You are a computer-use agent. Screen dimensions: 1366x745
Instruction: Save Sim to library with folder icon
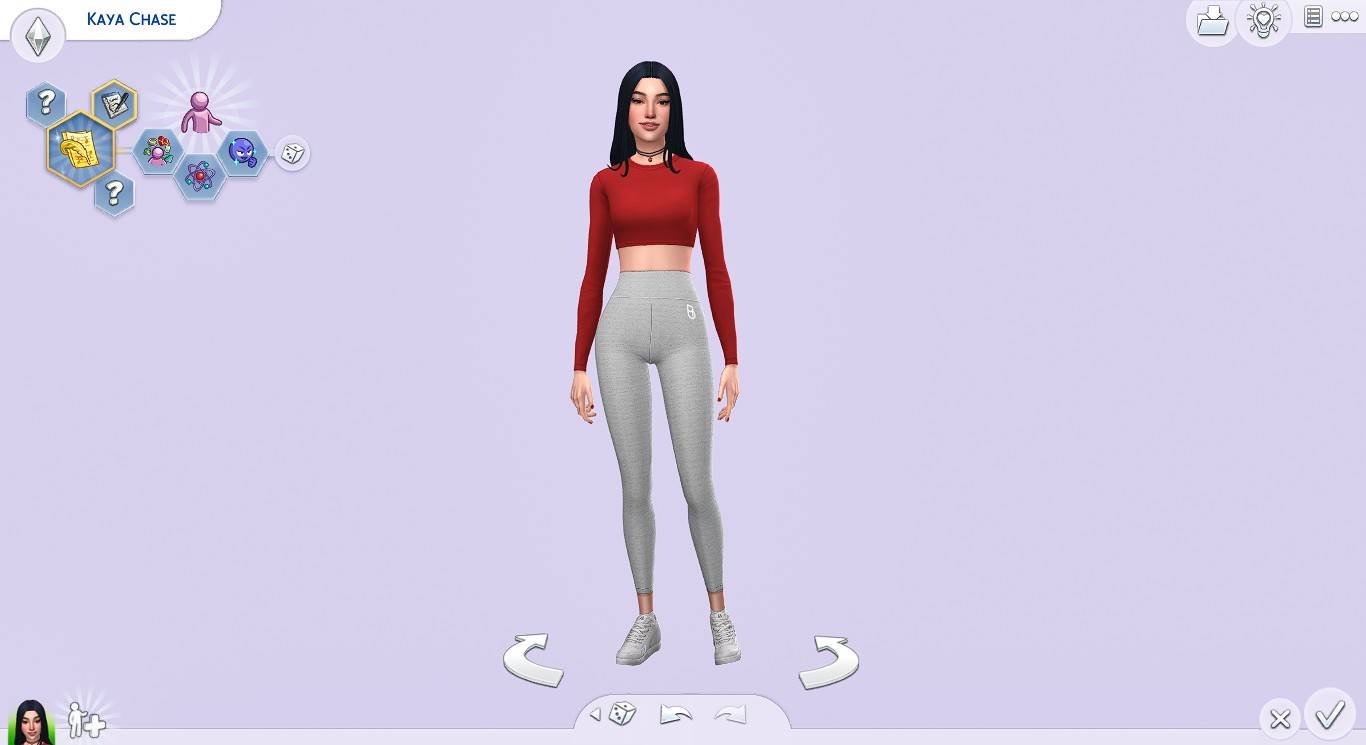[x=1212, y=20]
